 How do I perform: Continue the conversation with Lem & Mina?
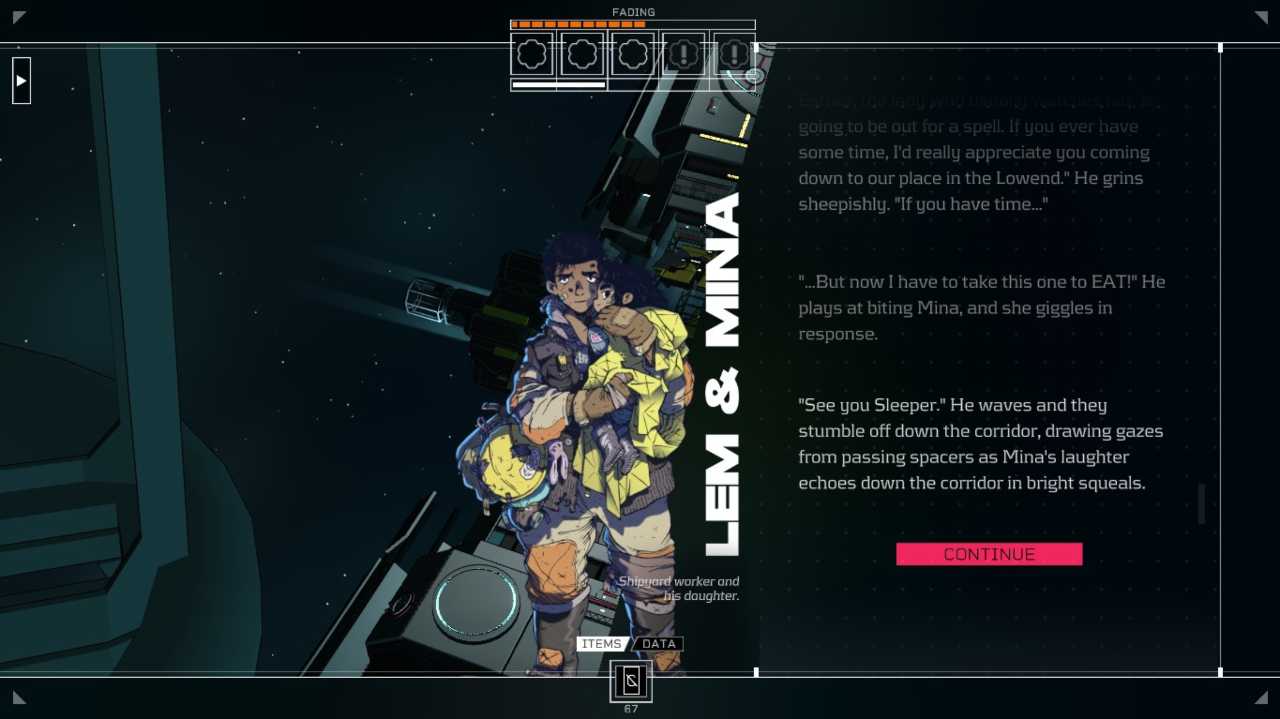click(988, 554)
